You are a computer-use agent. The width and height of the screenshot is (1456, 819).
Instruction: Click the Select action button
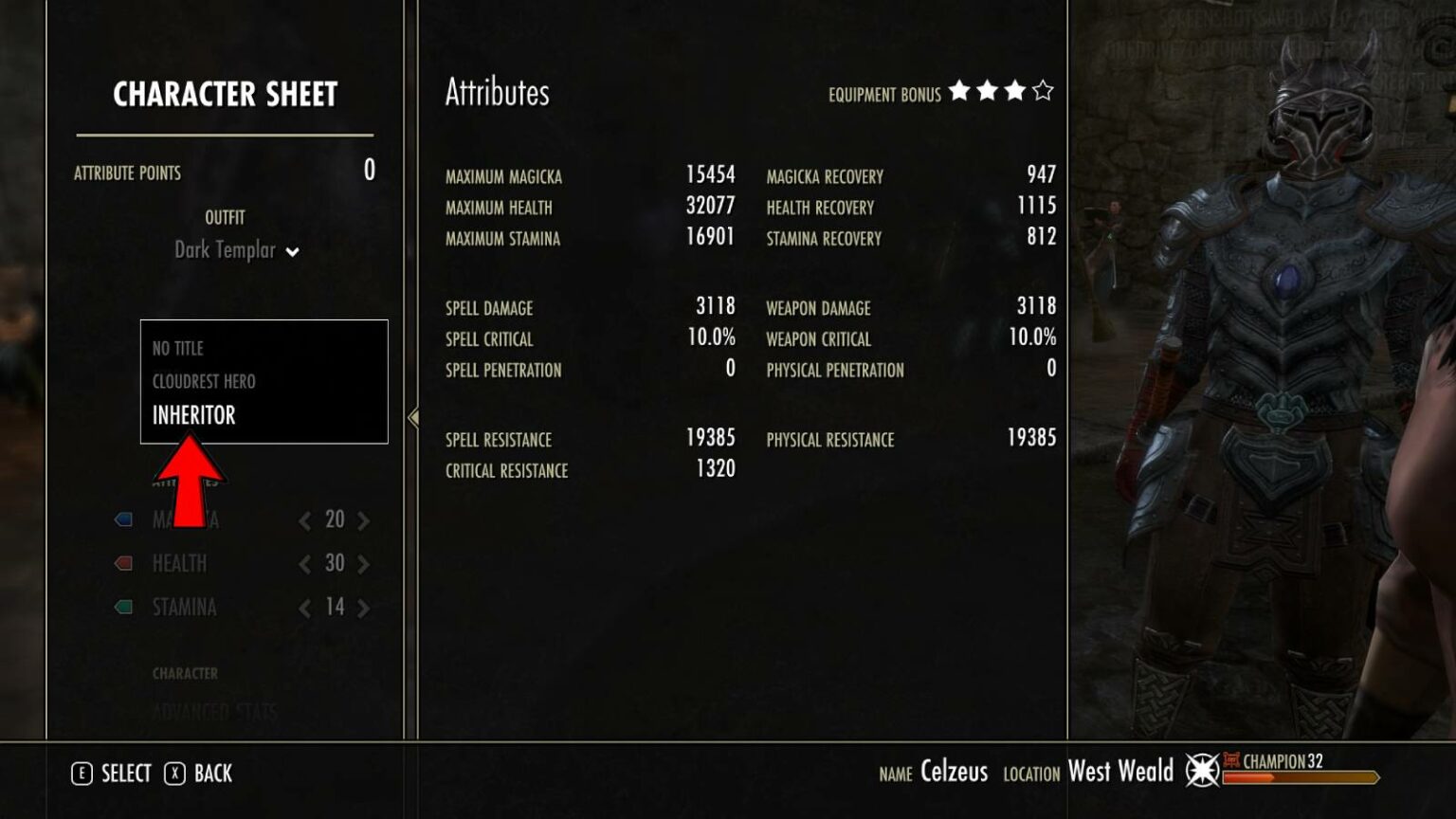(x=124, y=773)
